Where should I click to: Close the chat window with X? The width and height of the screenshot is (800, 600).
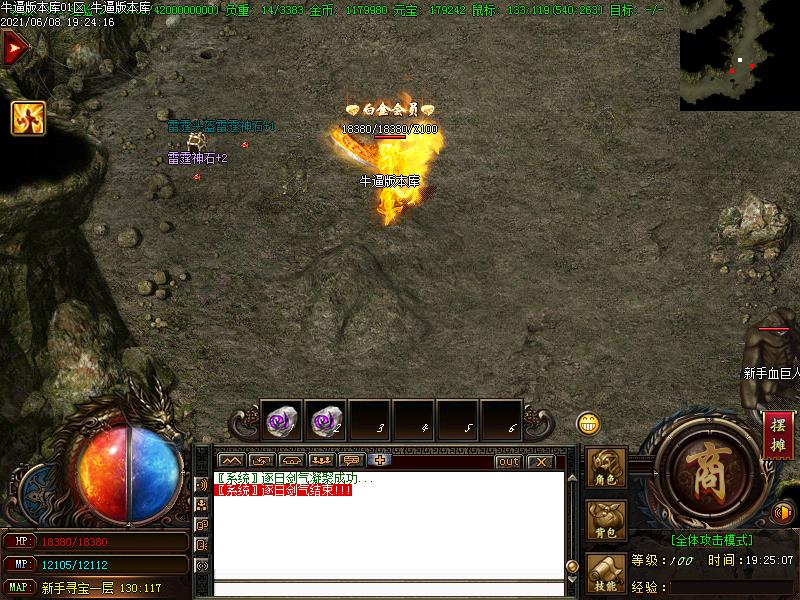(x=540, y=461)
